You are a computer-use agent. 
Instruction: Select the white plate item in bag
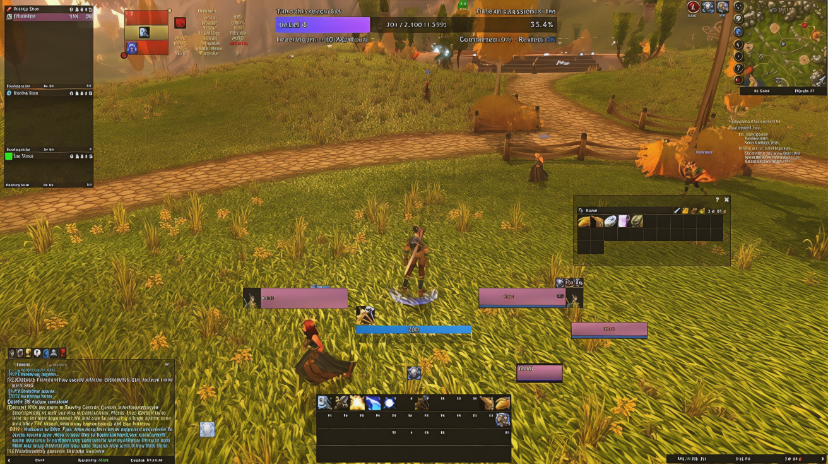[610, 222]
